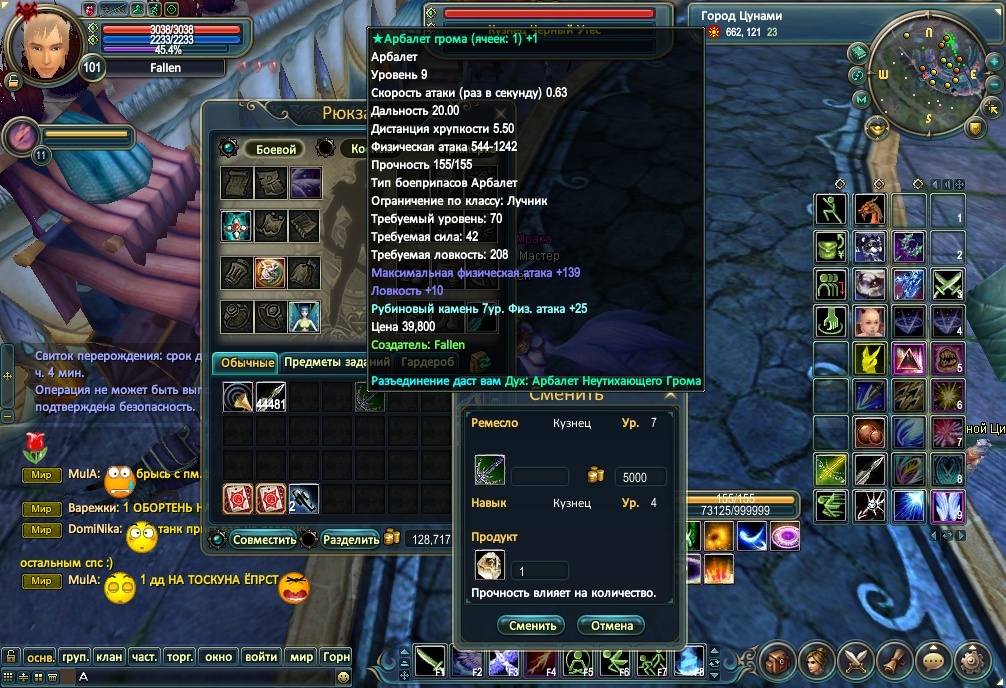Open the settings gear menu icon
This screenshot has height=688, width=1006.
pyautogui.click(x=972, y=660)
